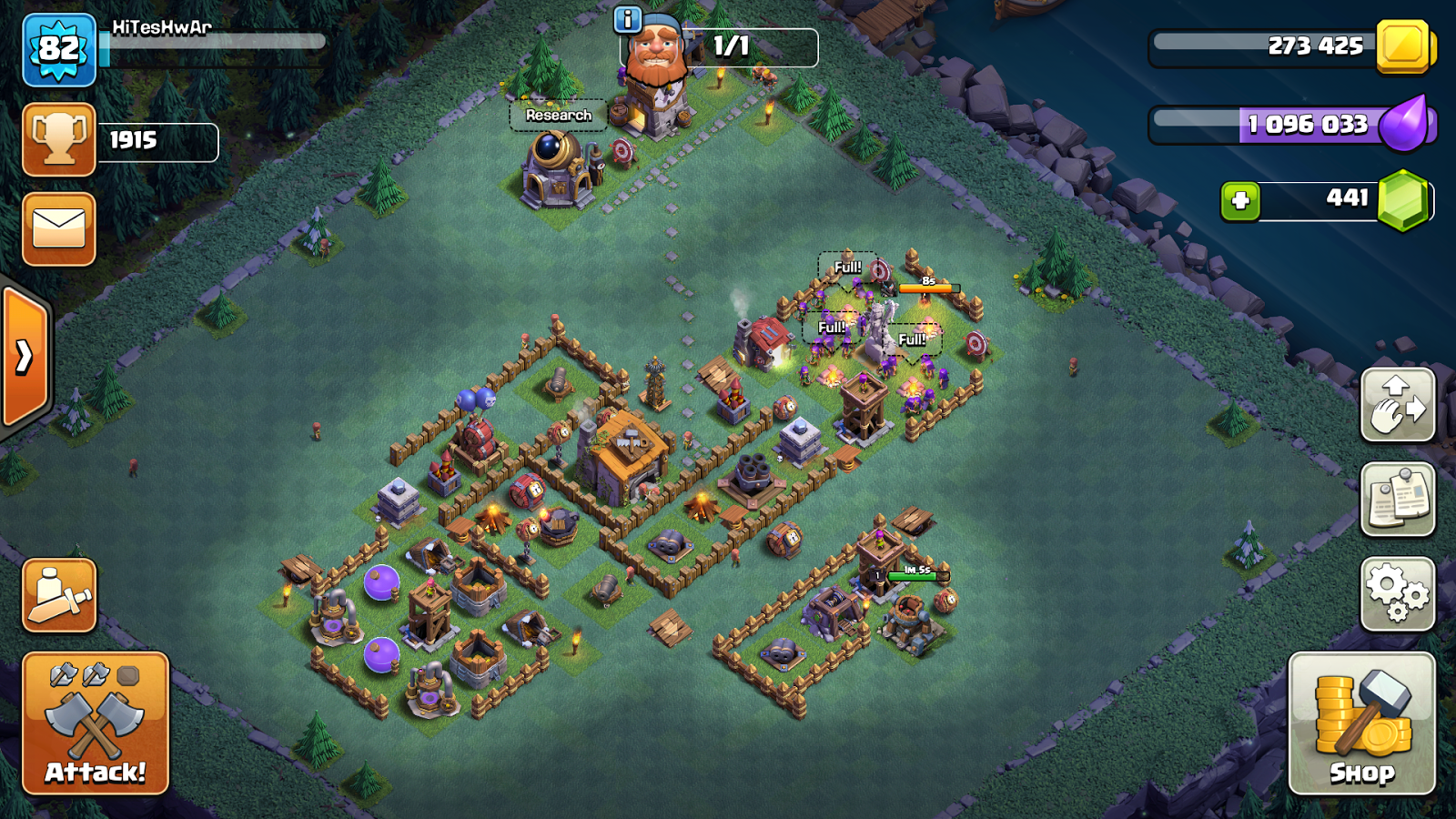View the trophy league details

pos(59,139)
